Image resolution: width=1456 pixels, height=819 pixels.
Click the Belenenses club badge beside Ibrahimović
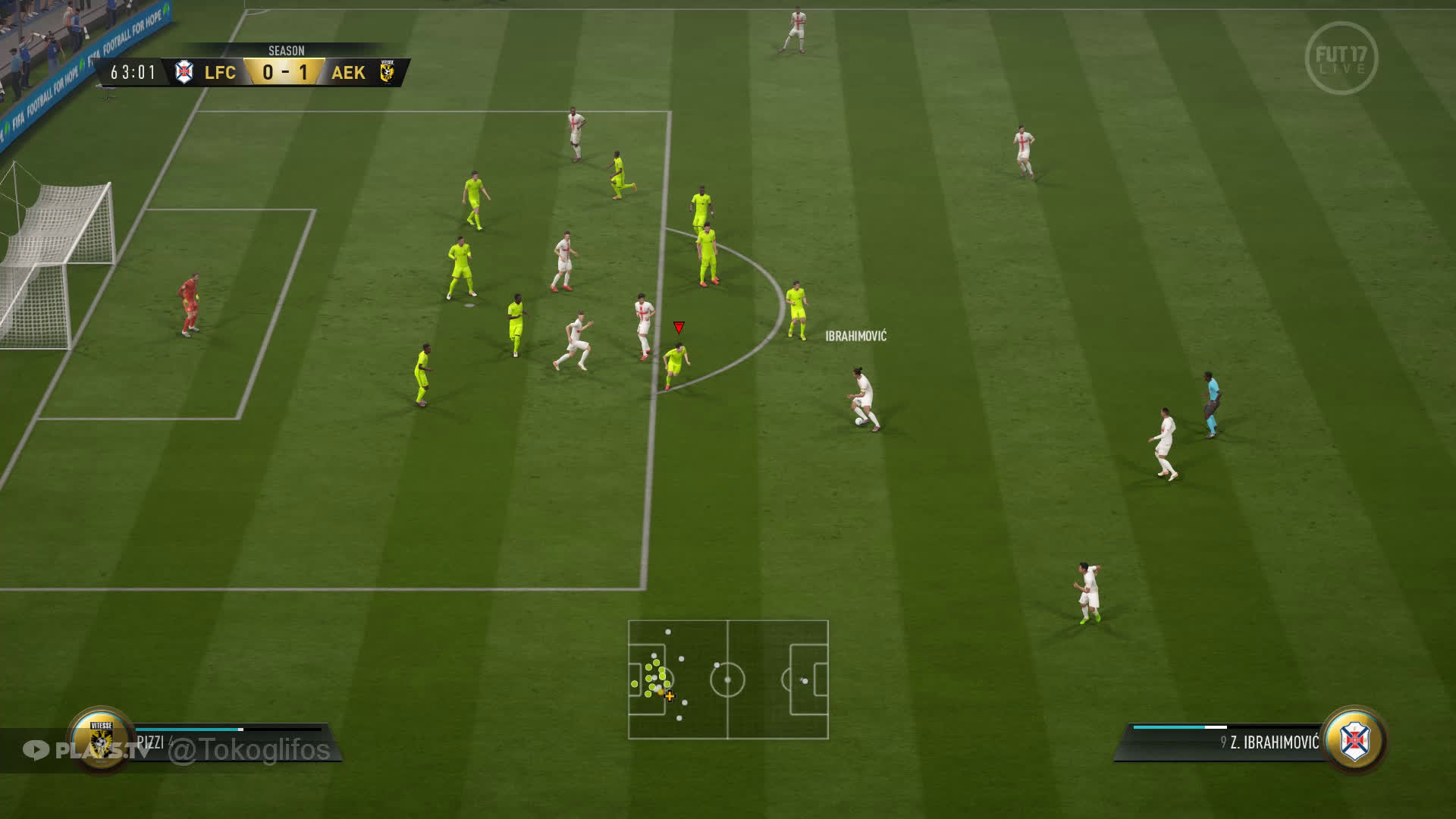(1354, 740)
